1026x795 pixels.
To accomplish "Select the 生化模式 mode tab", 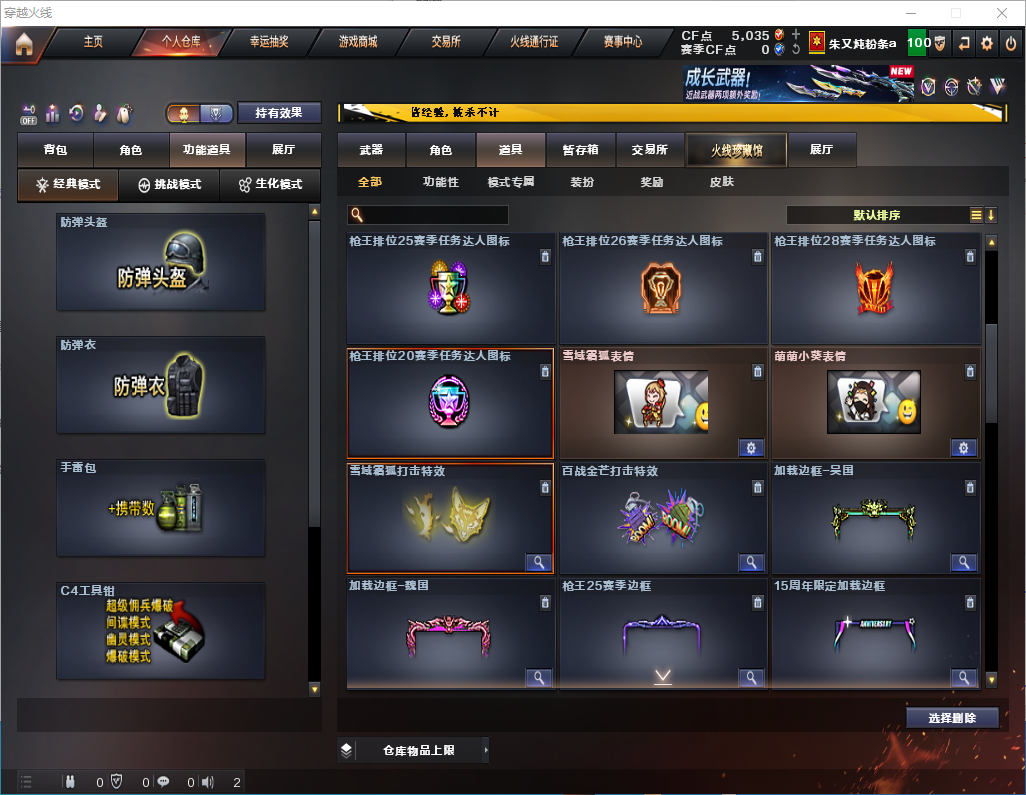I will (271, 185).
